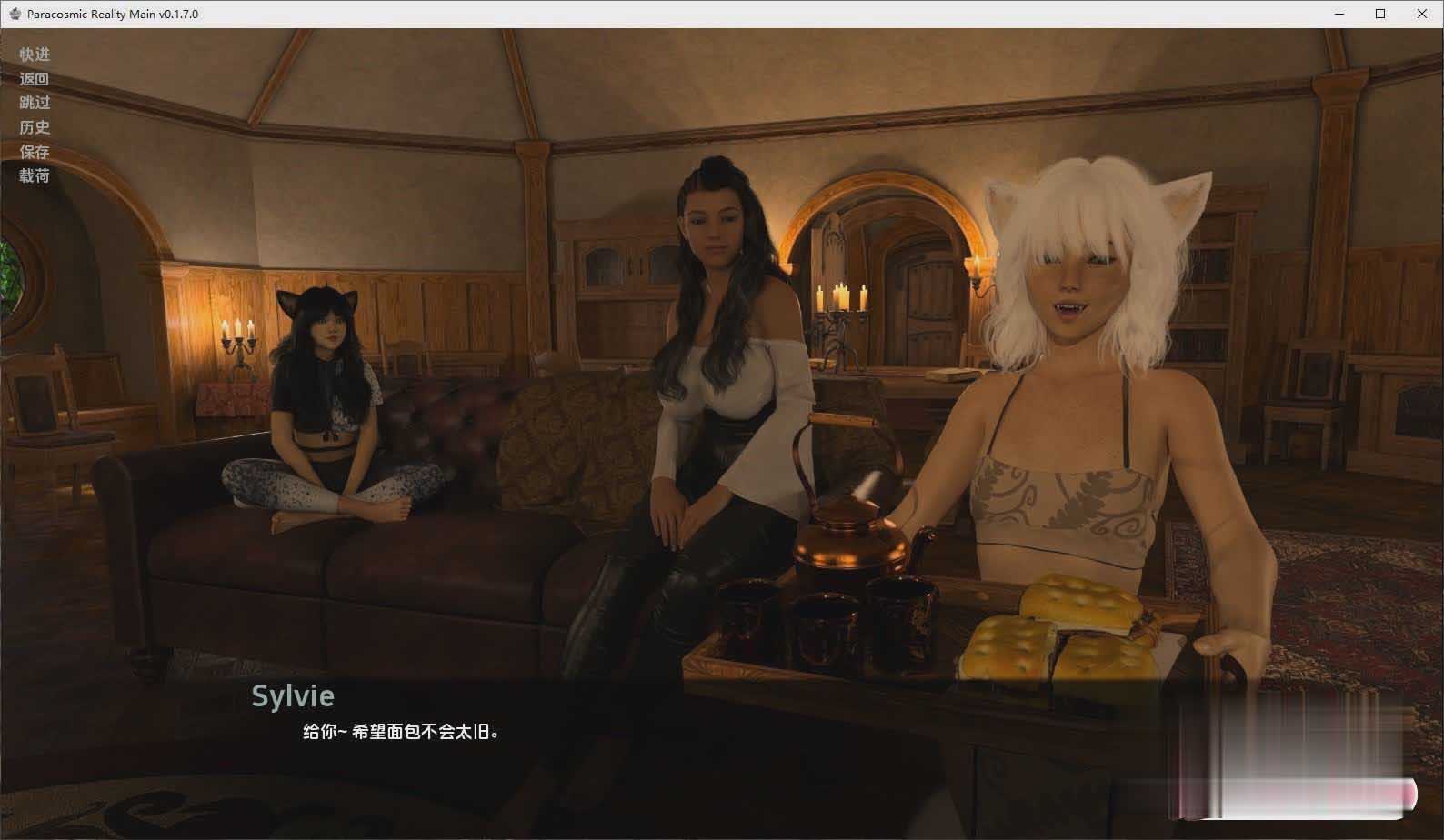The height and width of the screenshot is (840, 1444).
Task: Maximize the game window
Action: coord(1379,14)
